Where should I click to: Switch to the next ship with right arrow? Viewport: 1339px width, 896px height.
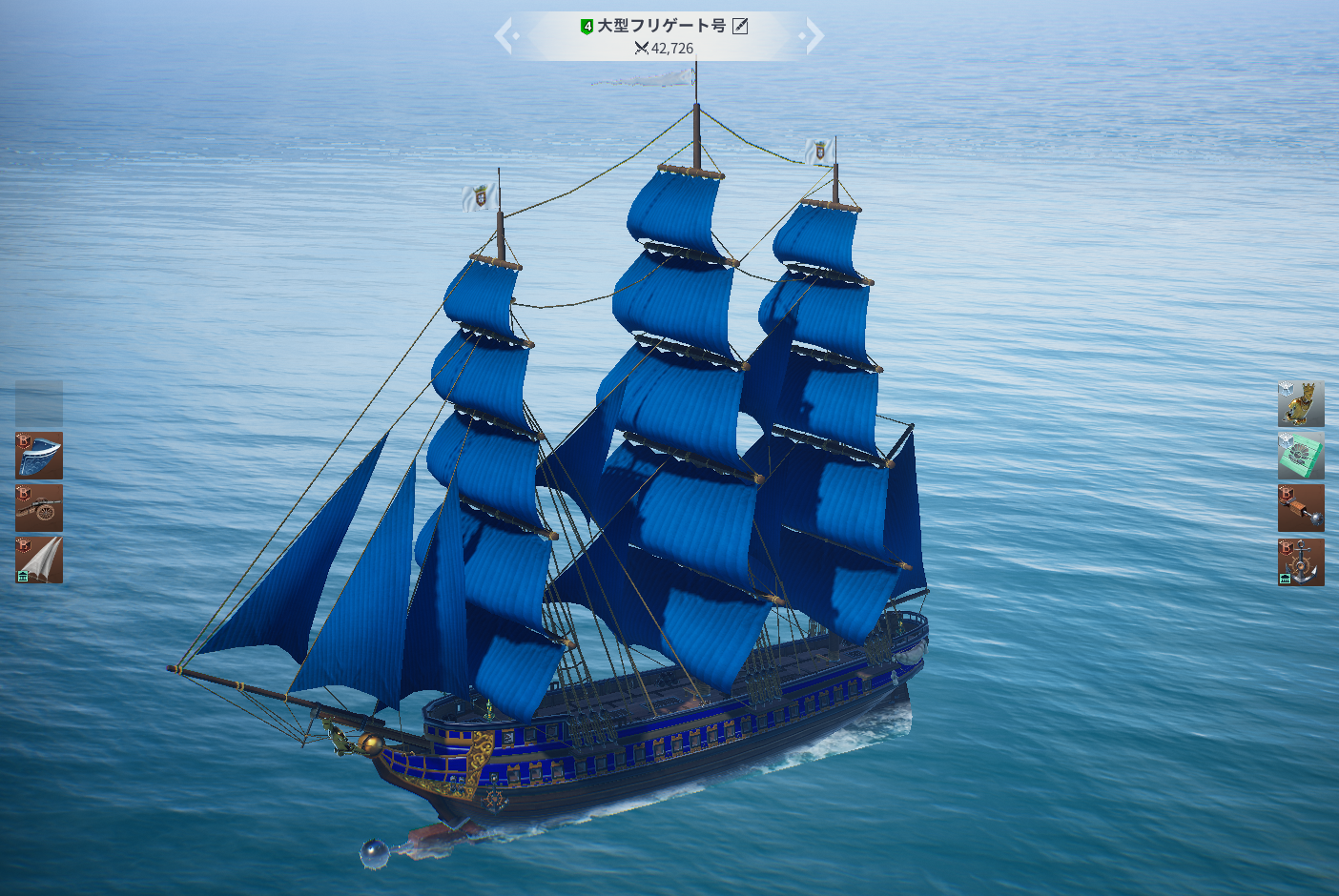point(814,36)
